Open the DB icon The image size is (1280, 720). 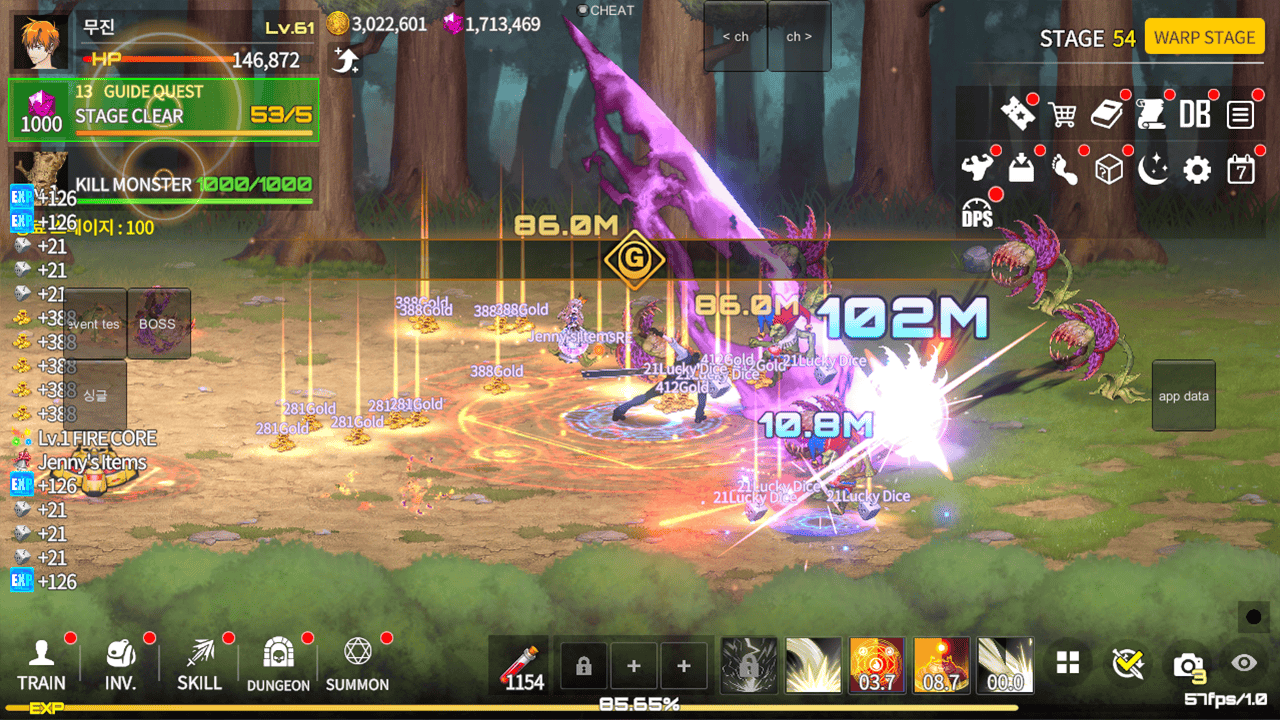pyautogui.click(x=1195, y=114)
